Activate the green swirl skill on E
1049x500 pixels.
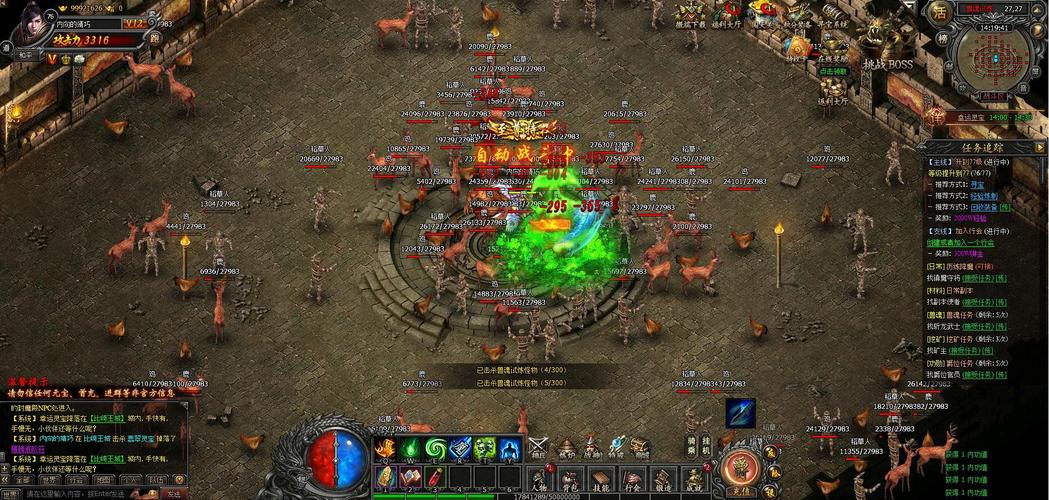pyautogui.click(x=436, y=449)
